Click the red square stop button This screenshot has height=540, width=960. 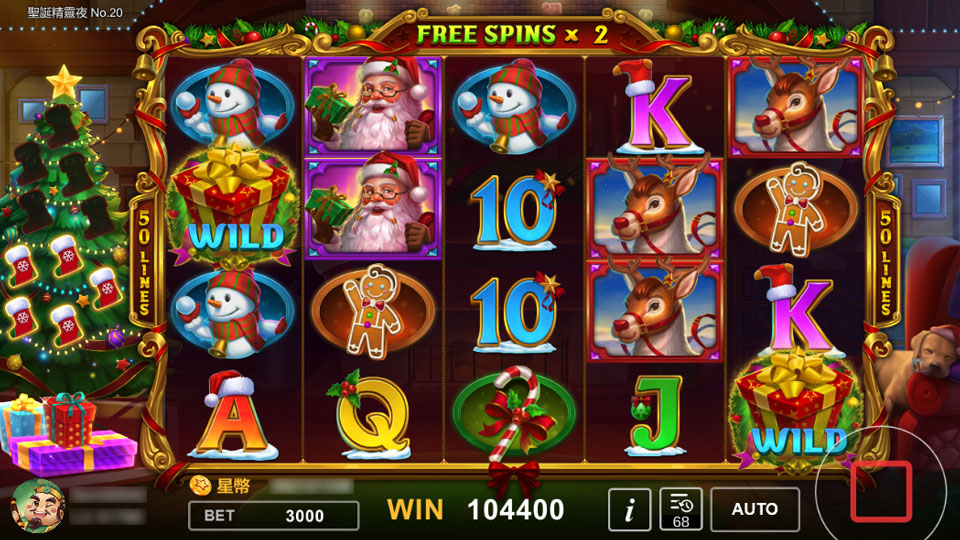(x=881, y=491)
